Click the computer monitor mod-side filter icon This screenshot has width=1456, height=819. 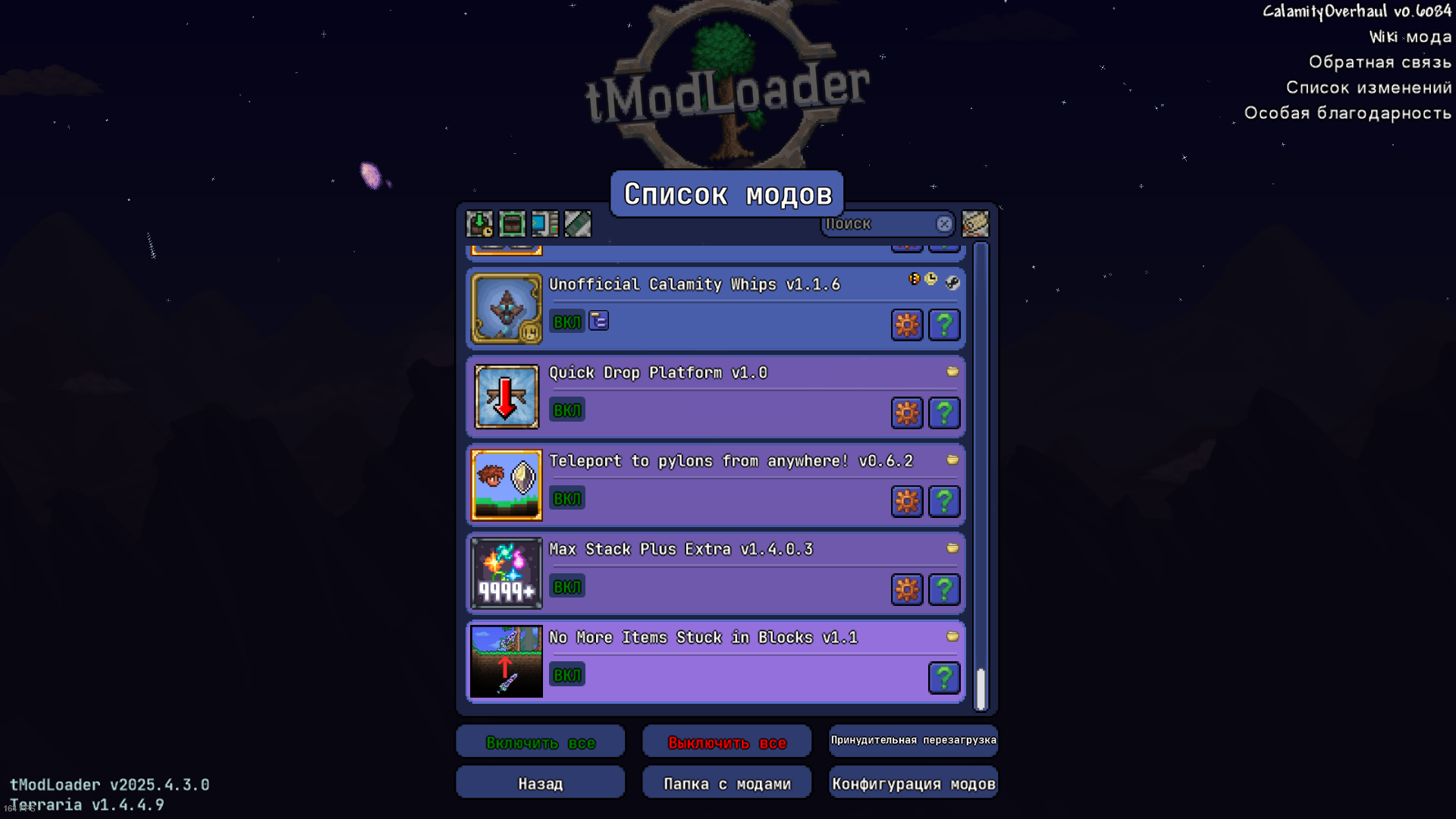pyautogui.click(x=545, y=224)
